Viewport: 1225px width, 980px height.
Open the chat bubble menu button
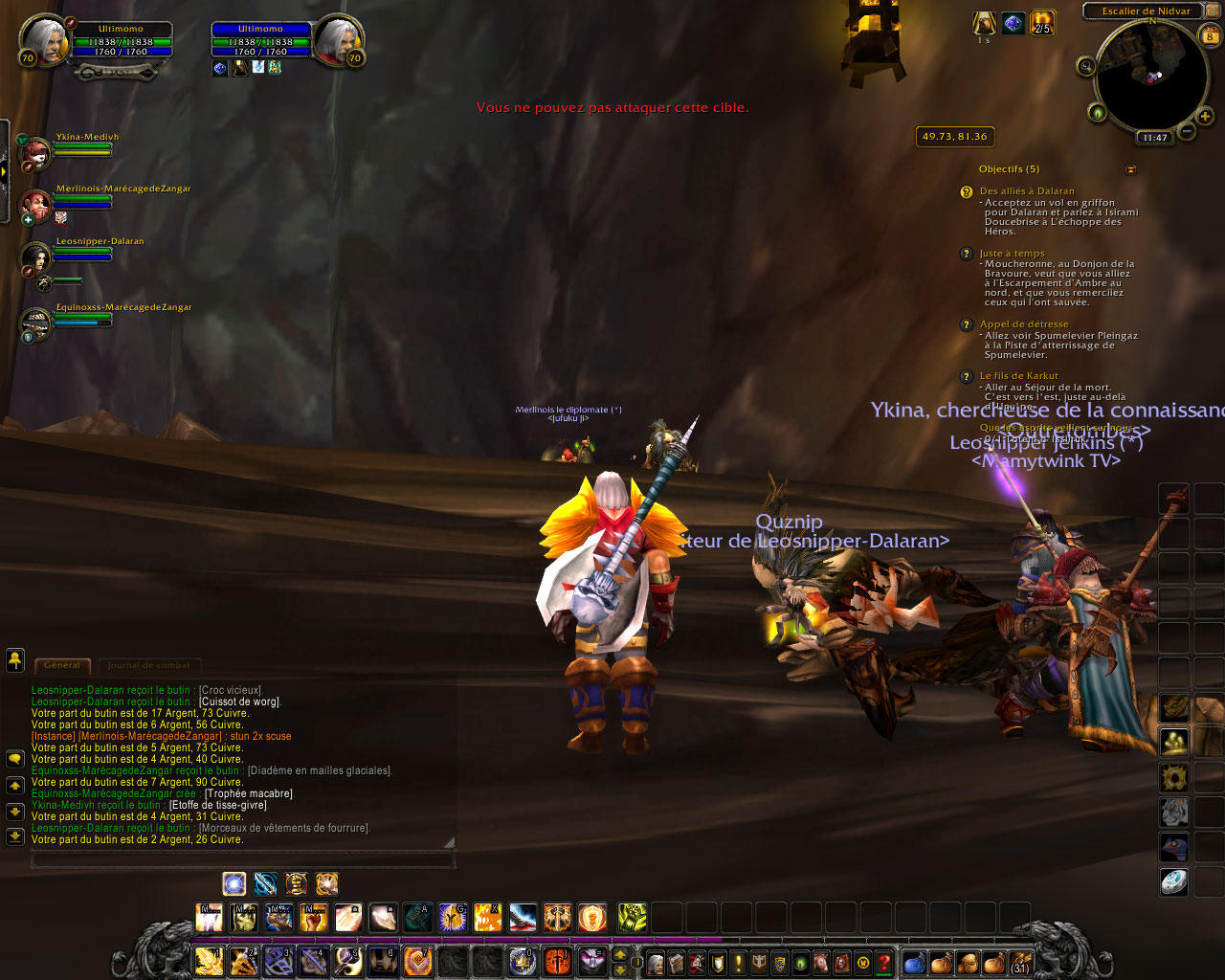click(15, 758)
